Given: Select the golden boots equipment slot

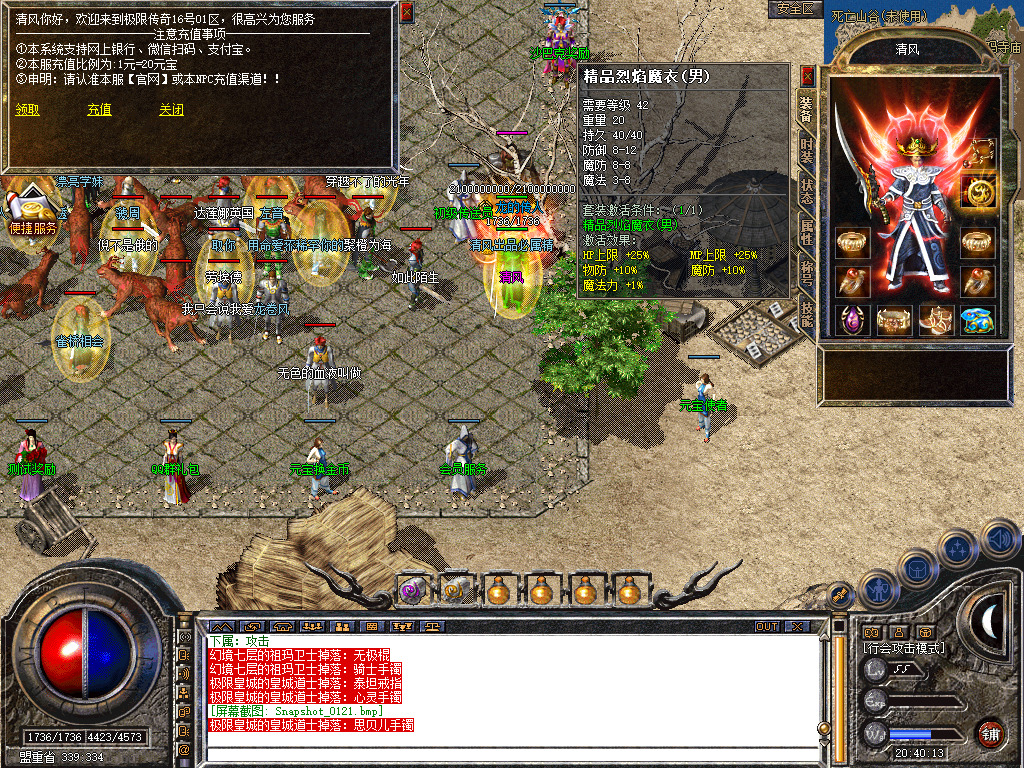Looking at the screenshot, I should tap(935, 320).
